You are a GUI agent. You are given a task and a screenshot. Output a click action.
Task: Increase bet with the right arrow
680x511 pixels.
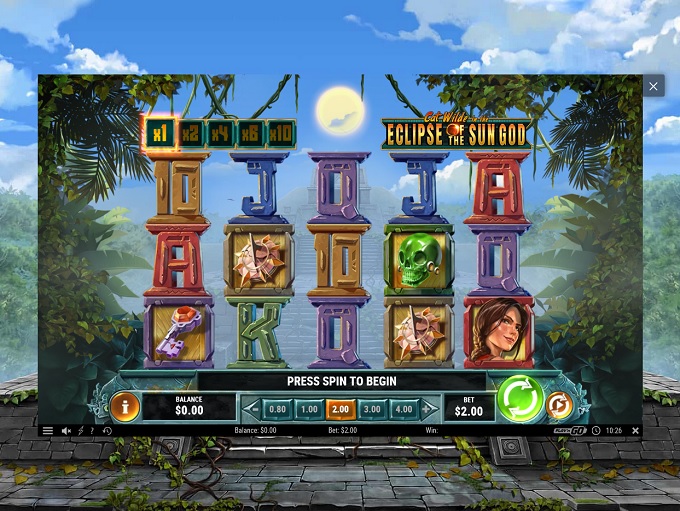pos(428,409)
